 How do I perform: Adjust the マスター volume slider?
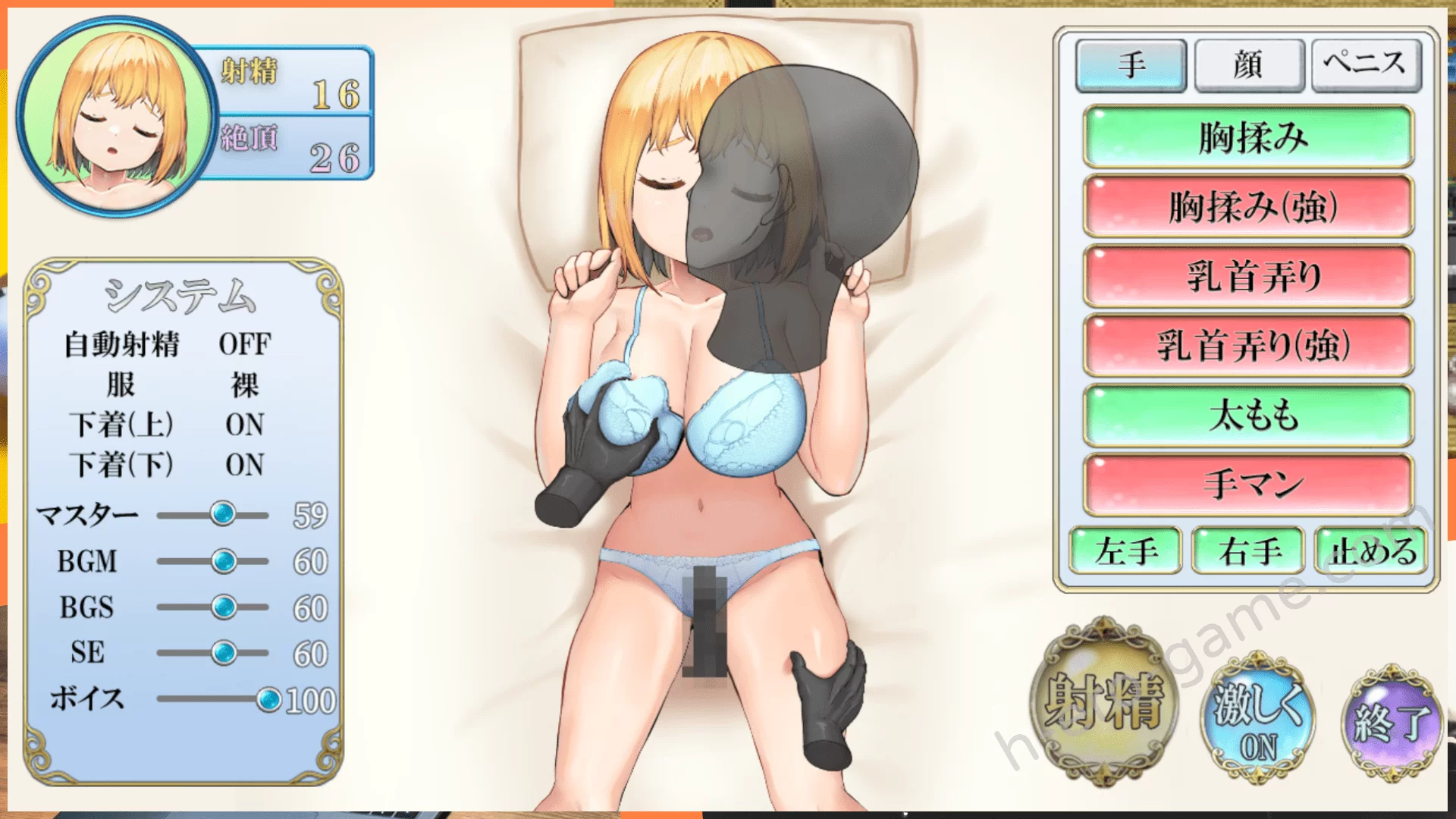tap(223, 514)
